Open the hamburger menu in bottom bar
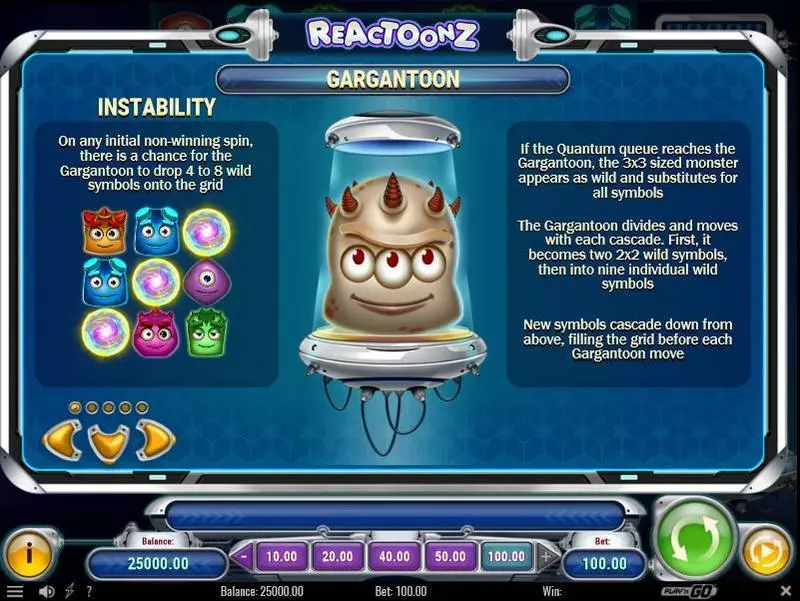The image size is (800, 601). (x=13, y=592)
